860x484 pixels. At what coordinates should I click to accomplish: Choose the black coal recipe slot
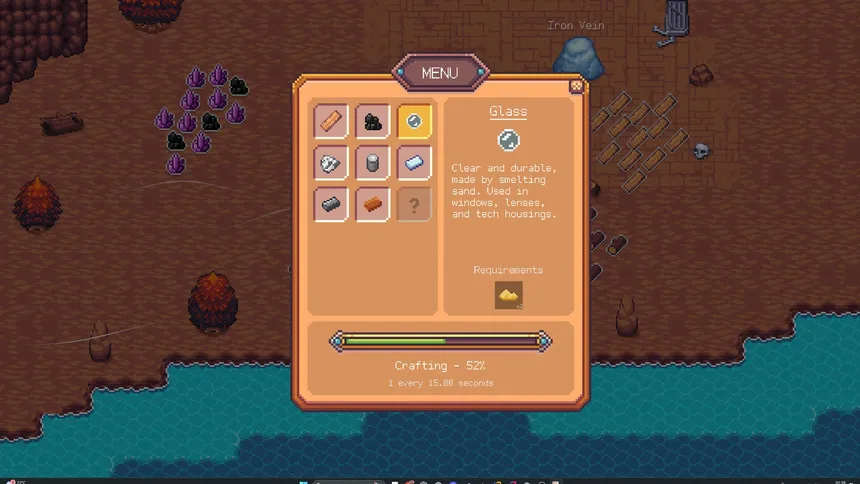(373, 121)
